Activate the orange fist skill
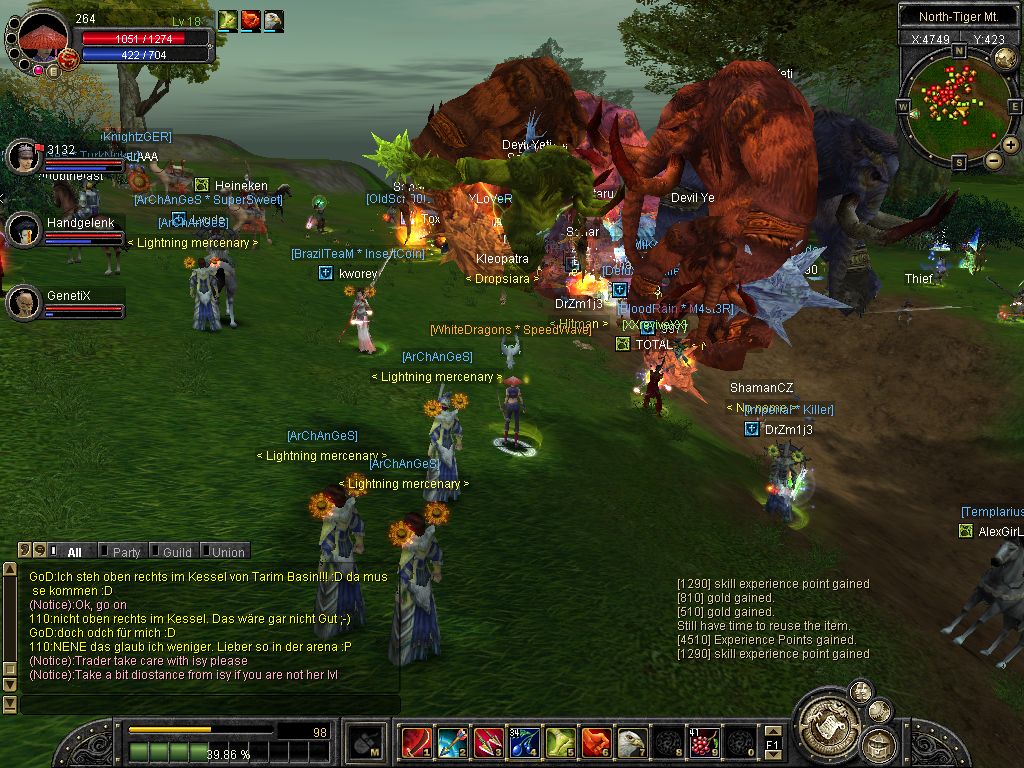1024x768 pixels. 596,743
